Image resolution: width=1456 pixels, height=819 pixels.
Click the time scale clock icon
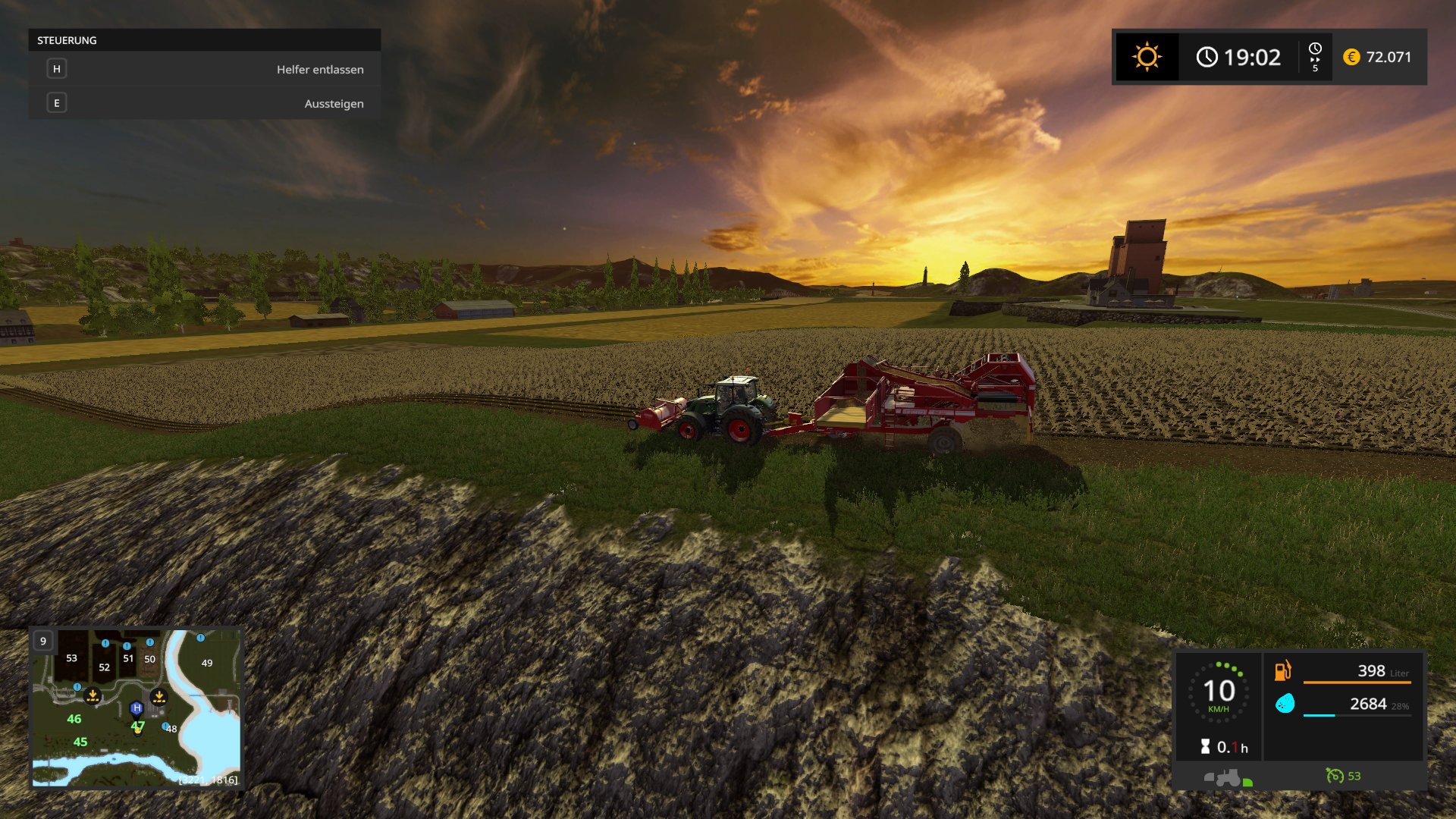(x=1315, y=49)
